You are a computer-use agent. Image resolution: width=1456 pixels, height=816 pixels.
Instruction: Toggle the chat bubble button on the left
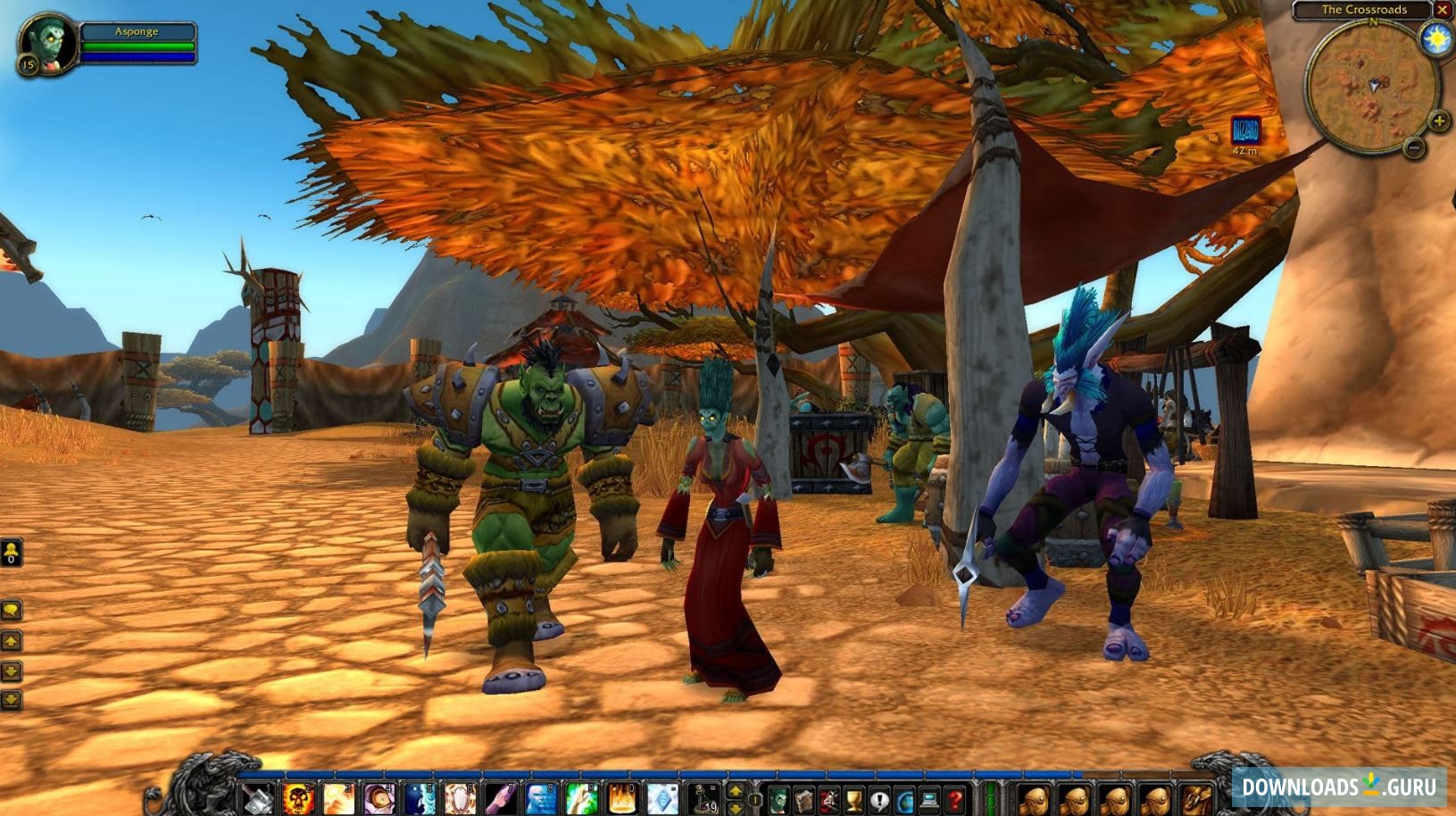[11, 611]
